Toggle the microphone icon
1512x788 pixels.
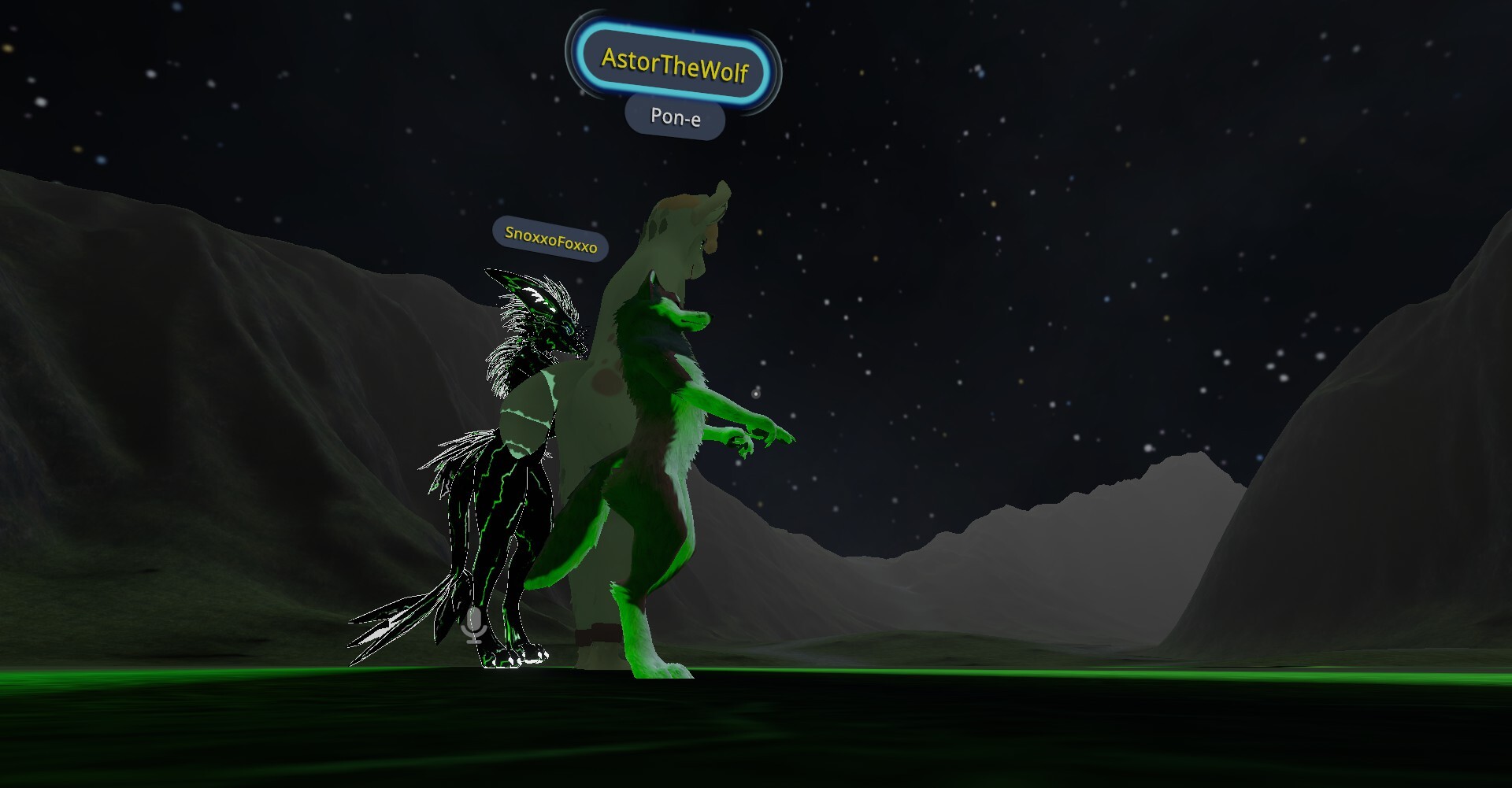tap(473, 625)
